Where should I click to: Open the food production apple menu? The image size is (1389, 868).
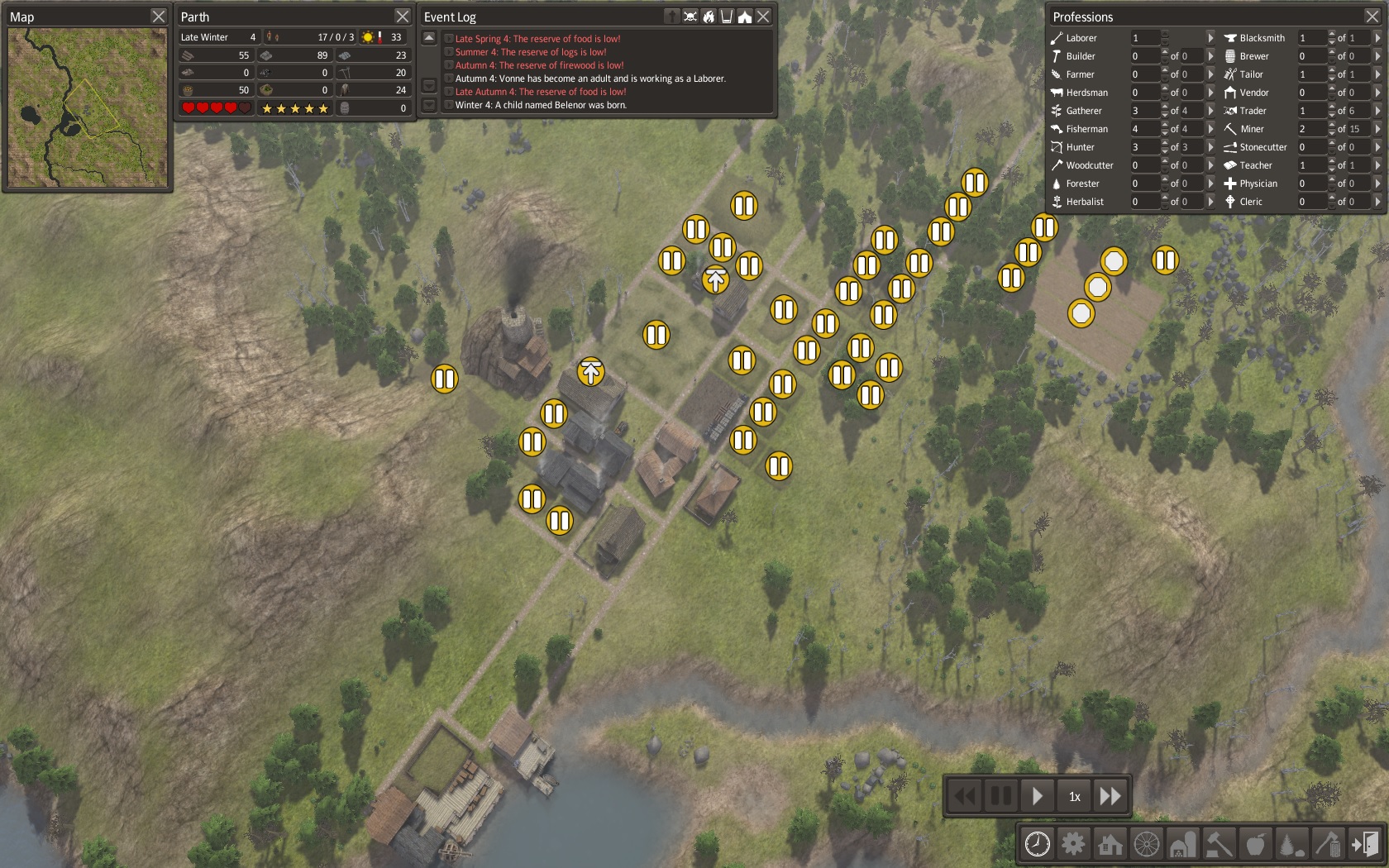[1255, 844]
